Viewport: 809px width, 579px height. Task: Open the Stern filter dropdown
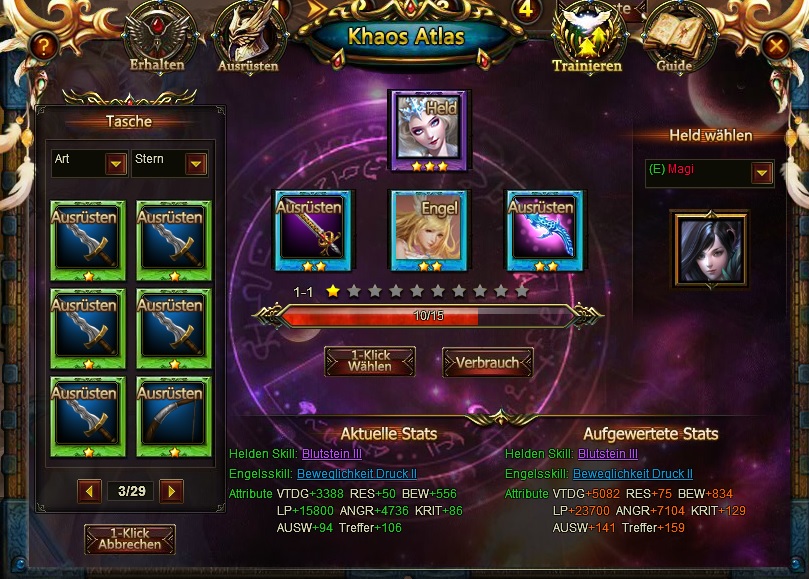pos(196,163)
